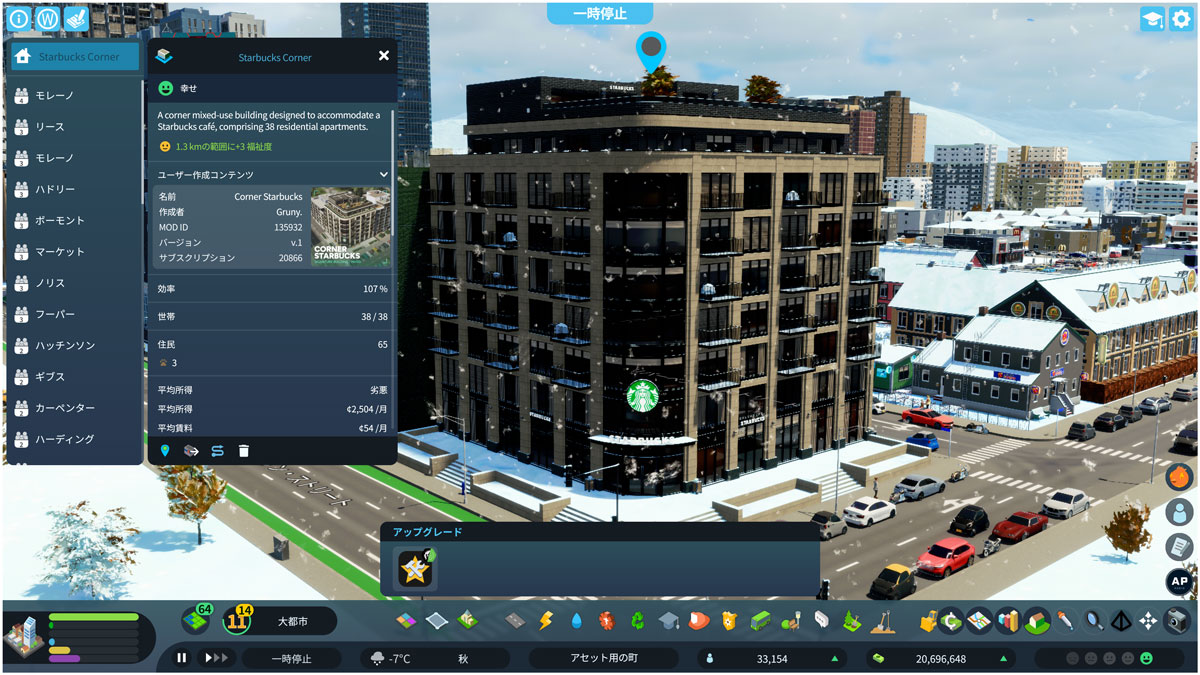Open the roads tool in the toolbar
Image resolution: width=1200 pixels, height=675 pixels.
(515, 621)
